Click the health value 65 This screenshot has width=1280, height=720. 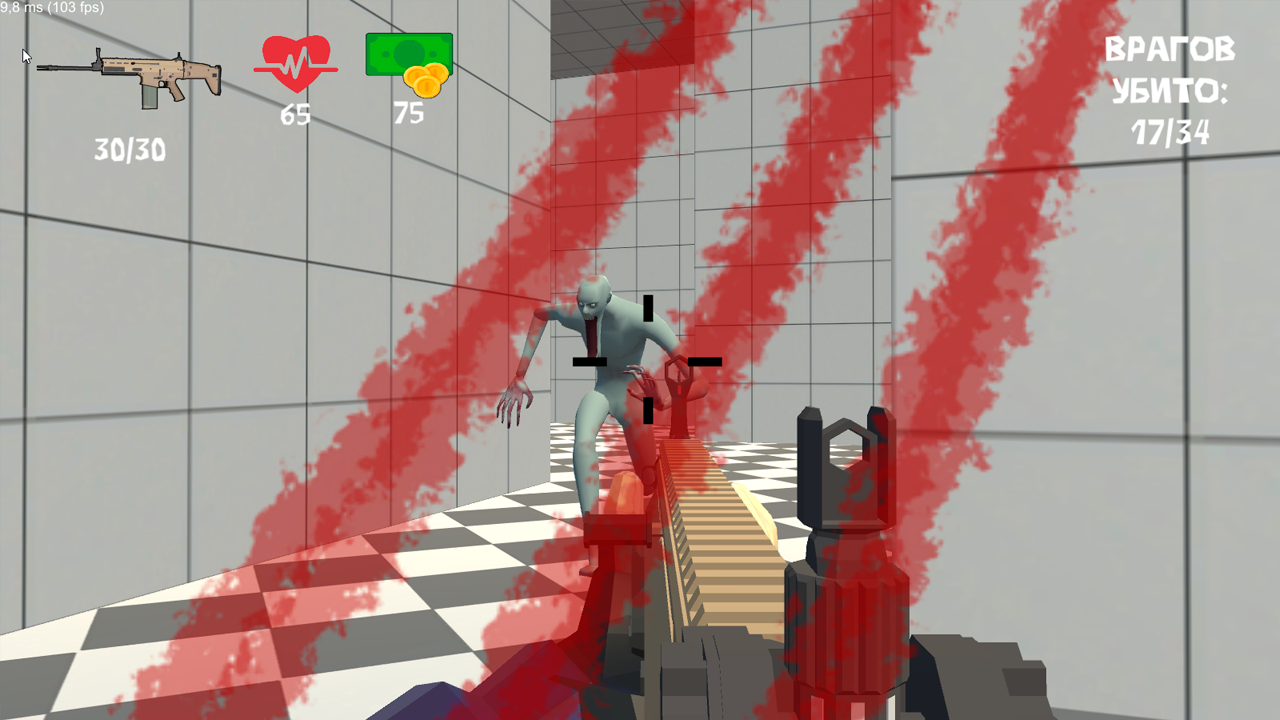click(296, 114)
